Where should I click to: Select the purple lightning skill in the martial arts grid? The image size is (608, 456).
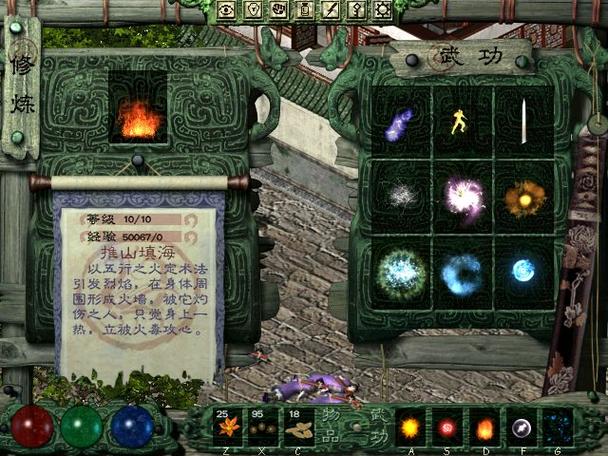click(399, 124)
